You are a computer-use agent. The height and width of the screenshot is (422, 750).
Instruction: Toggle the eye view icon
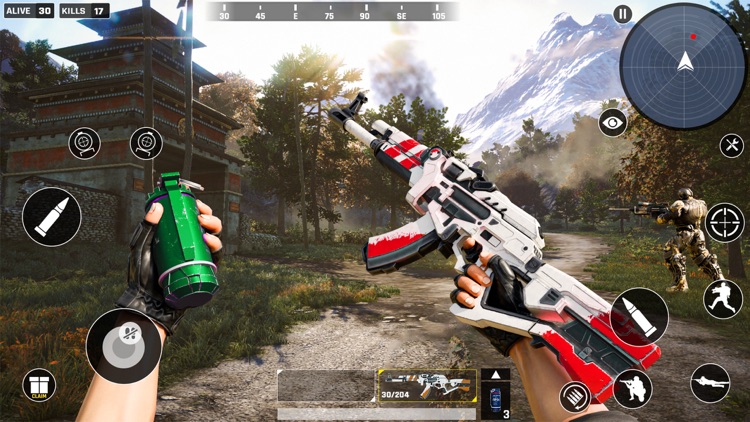(x=613, y=123)
